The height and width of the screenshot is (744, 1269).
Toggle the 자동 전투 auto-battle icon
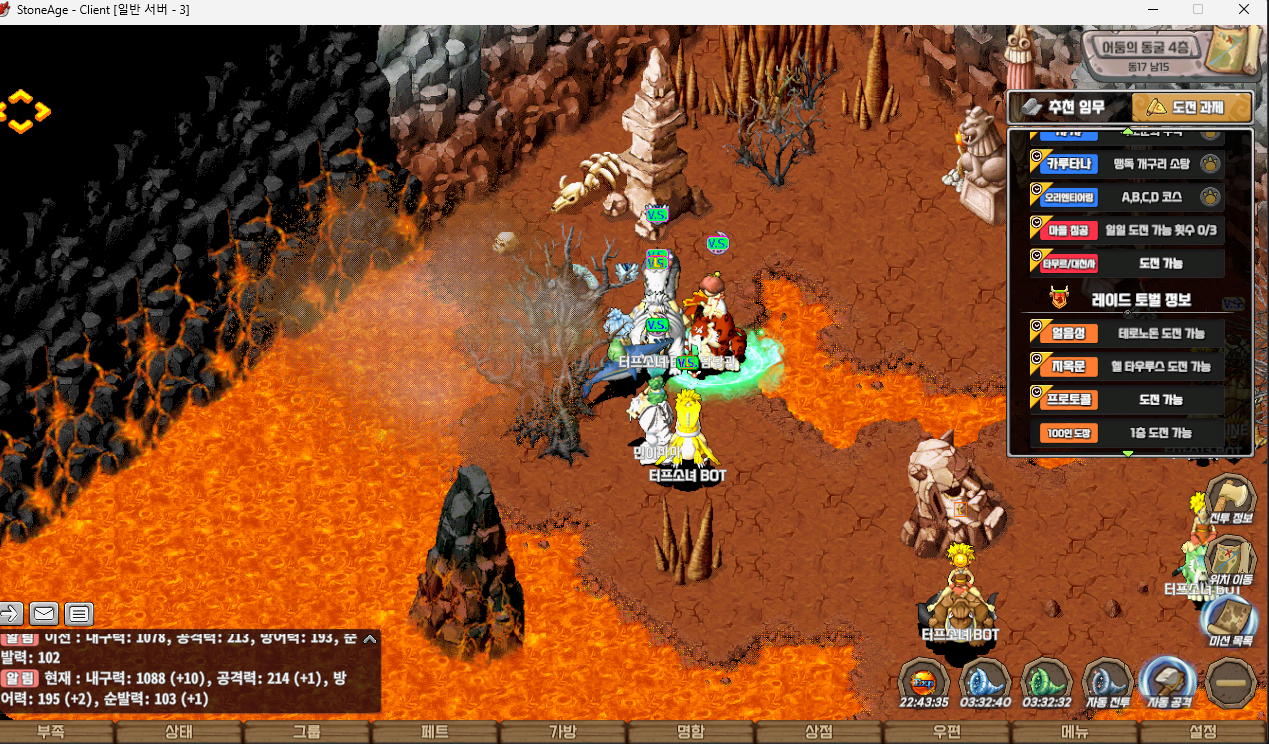(x=1107, y=682)
